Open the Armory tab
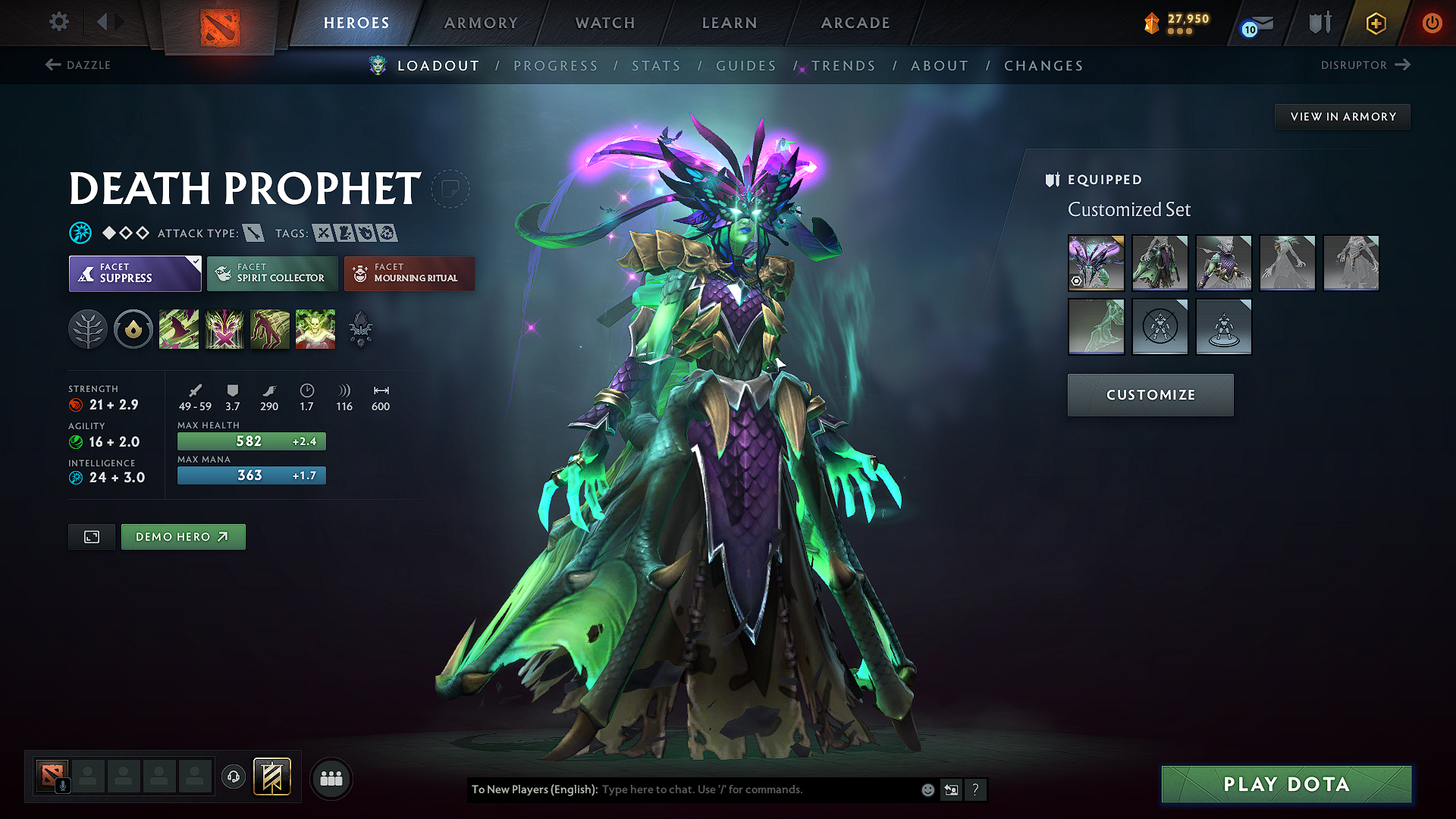 pyautogui.click(x=481, y=23)
